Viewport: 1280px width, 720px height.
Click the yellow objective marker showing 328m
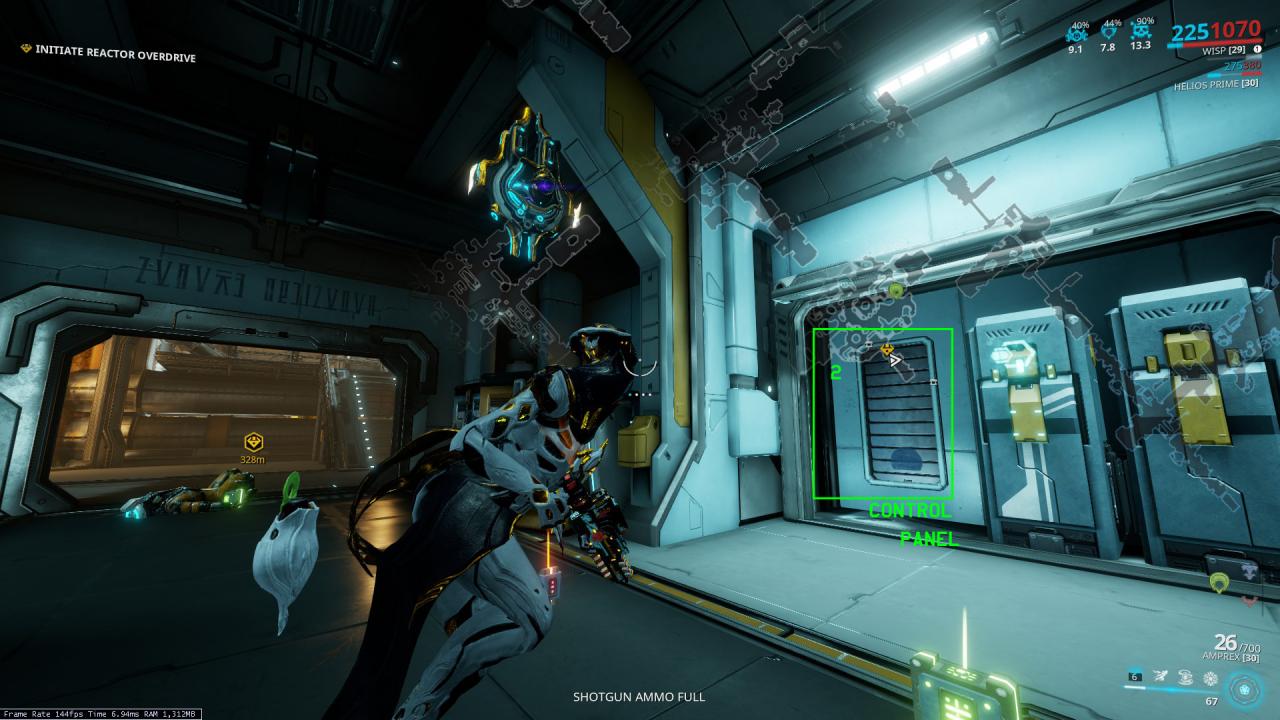point(253,442)
